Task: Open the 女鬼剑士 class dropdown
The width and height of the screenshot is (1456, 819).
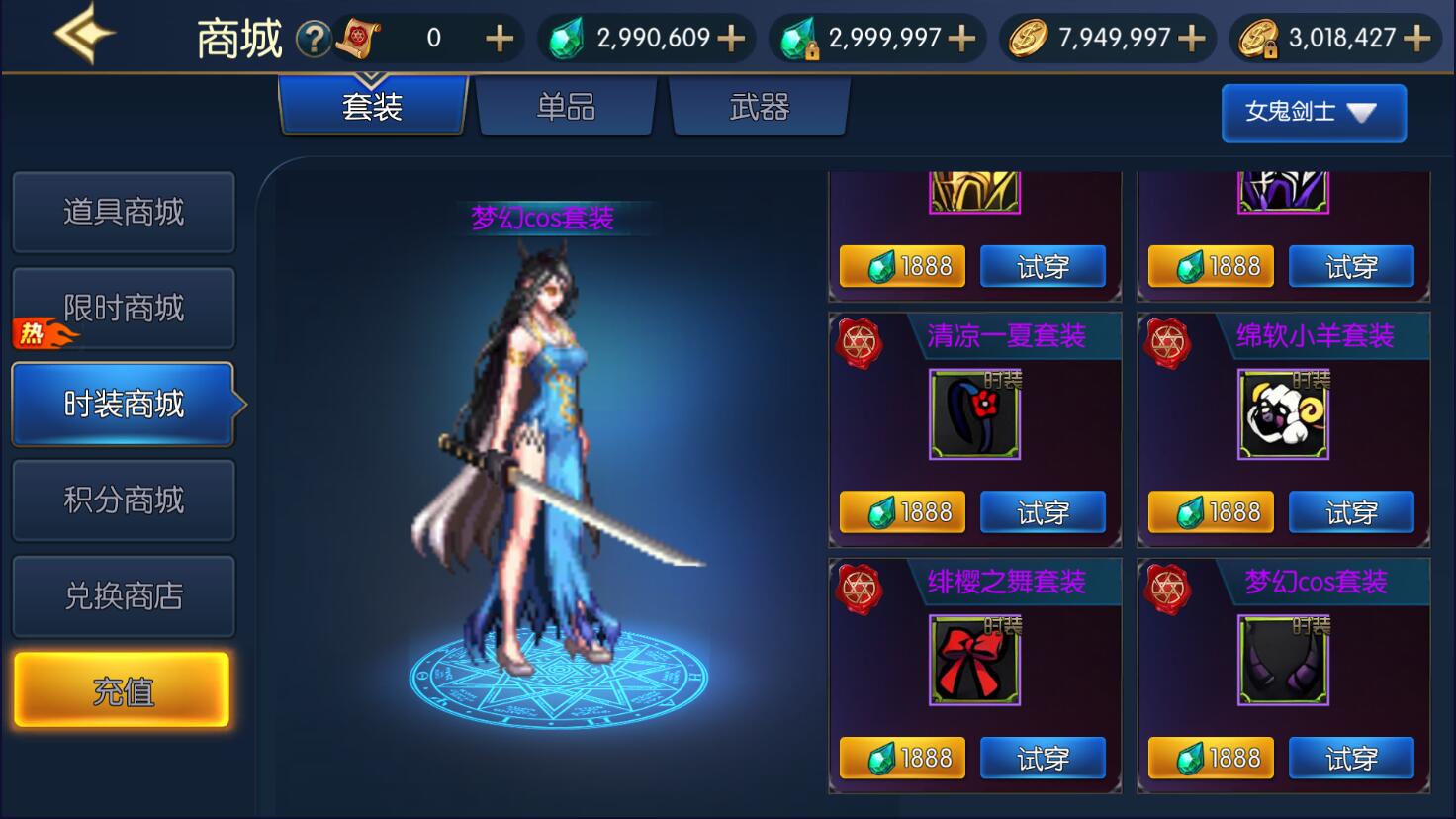Action: pyautogui.click(x=1313, y=112)
